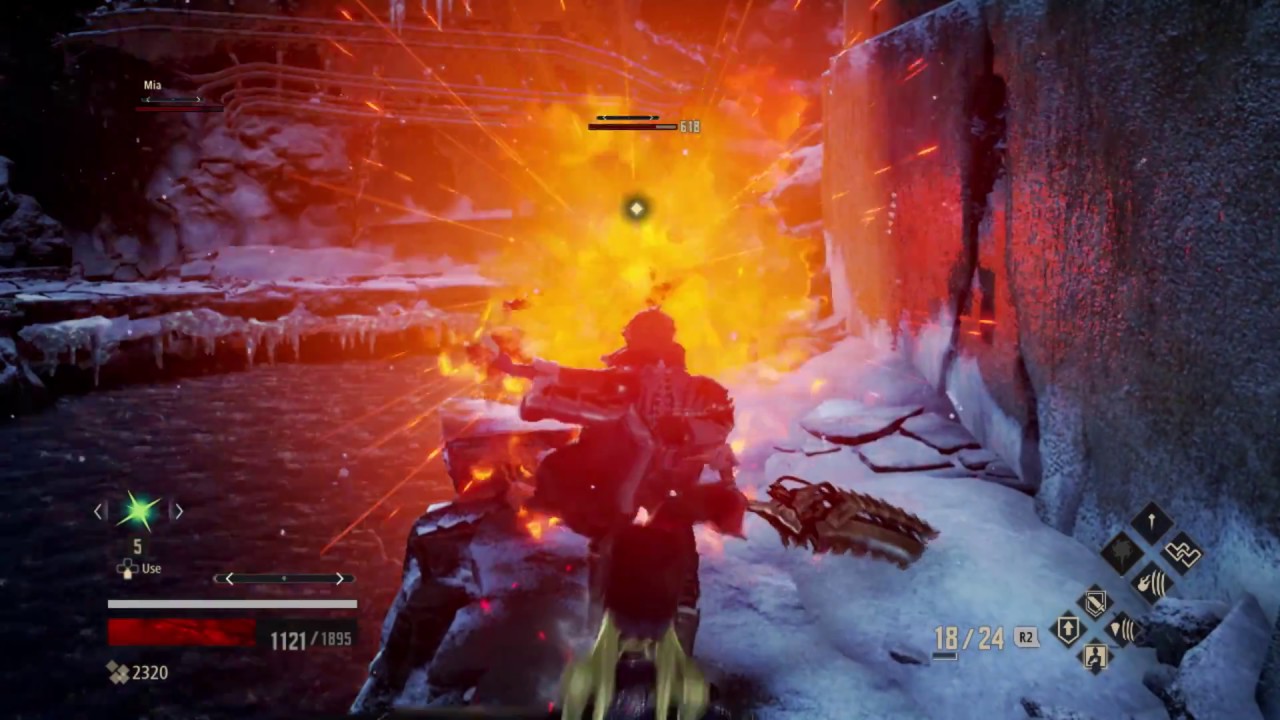Cycle quick item with the right arrow
This screenshot has width=1280, height=720.
(x=178, y=512)
